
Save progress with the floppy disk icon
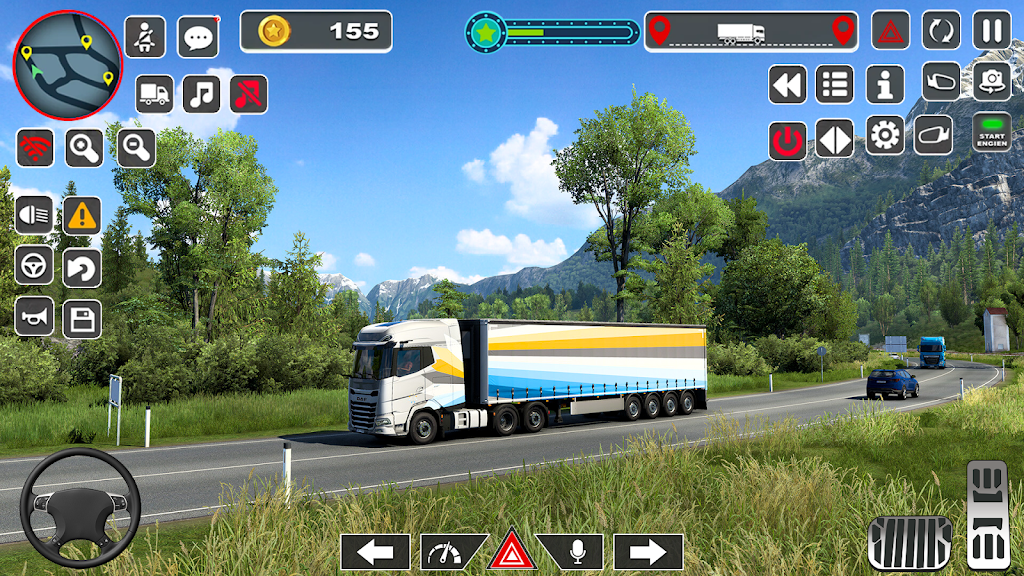[x=82, y=319]
